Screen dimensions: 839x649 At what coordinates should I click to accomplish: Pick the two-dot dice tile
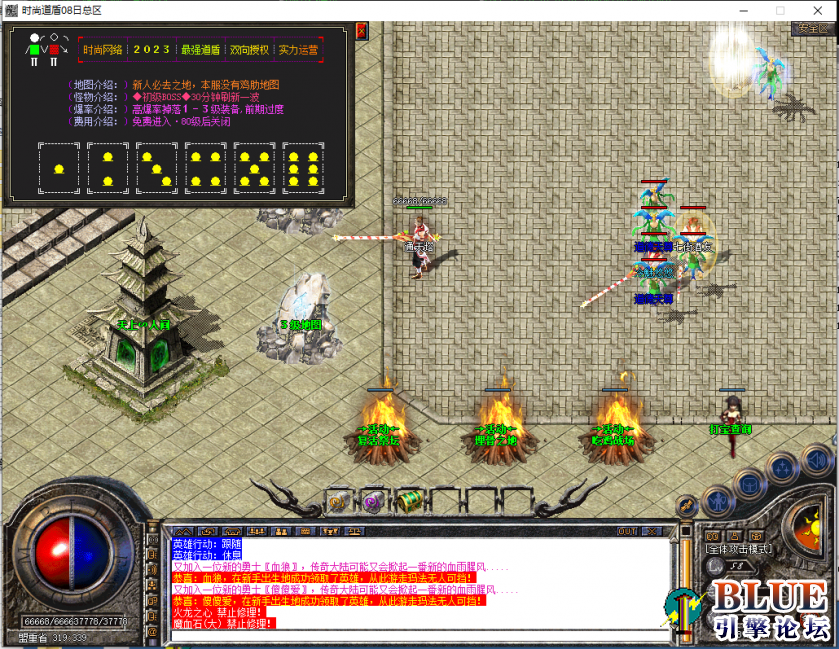pyautogui.click(x=108, y=167)
